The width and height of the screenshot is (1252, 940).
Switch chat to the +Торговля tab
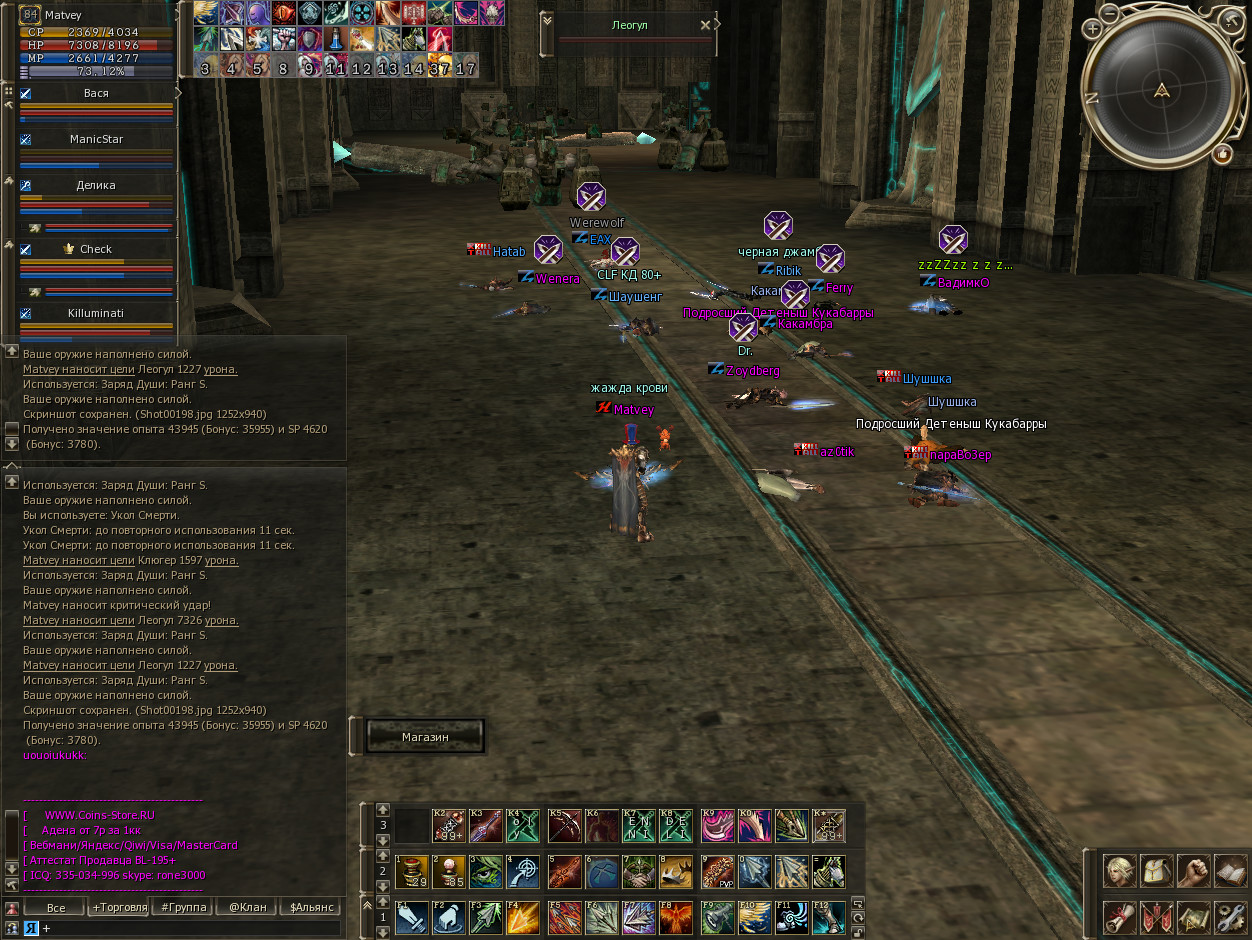118,908
